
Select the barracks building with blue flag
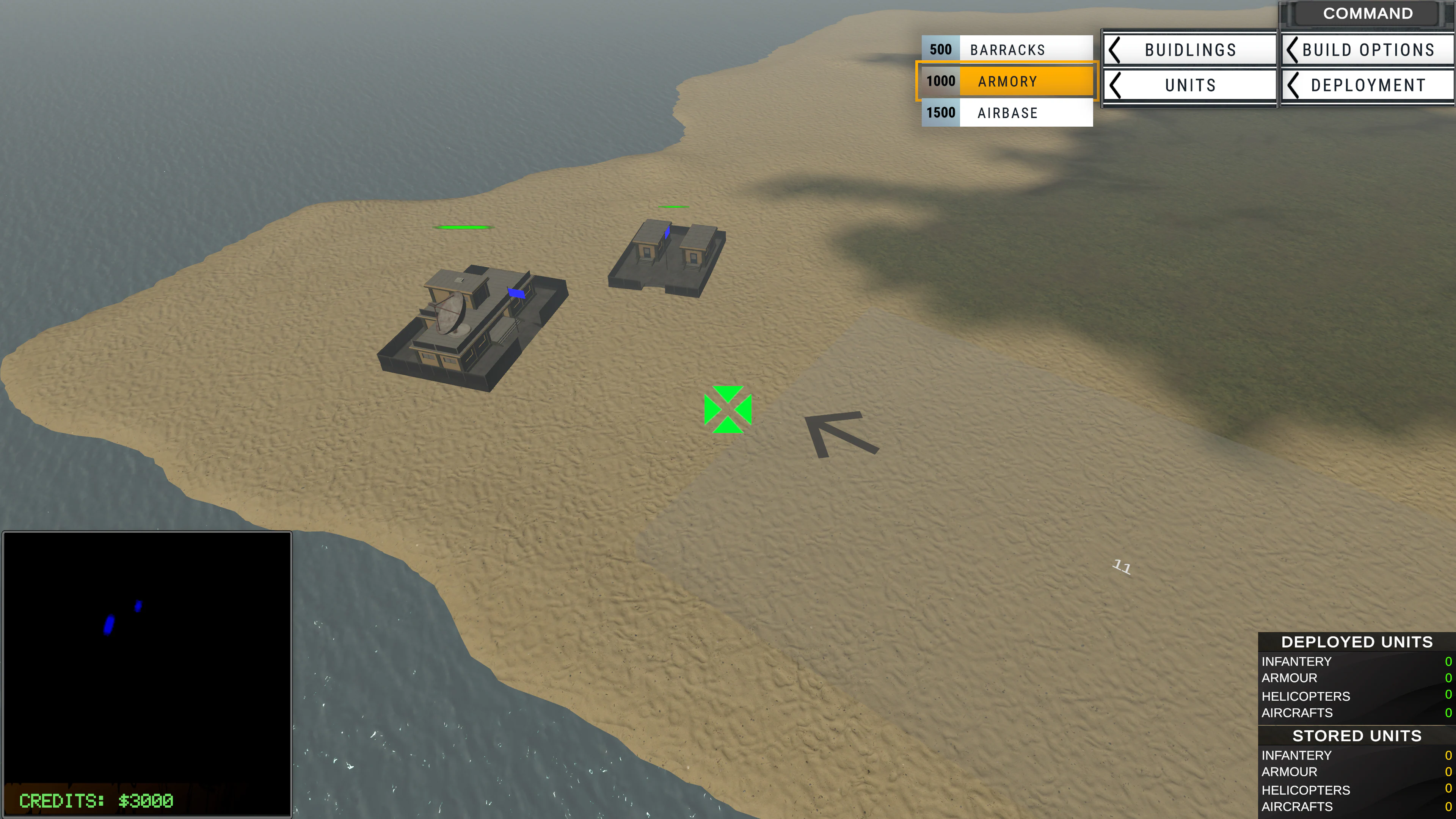pos(664,254)
